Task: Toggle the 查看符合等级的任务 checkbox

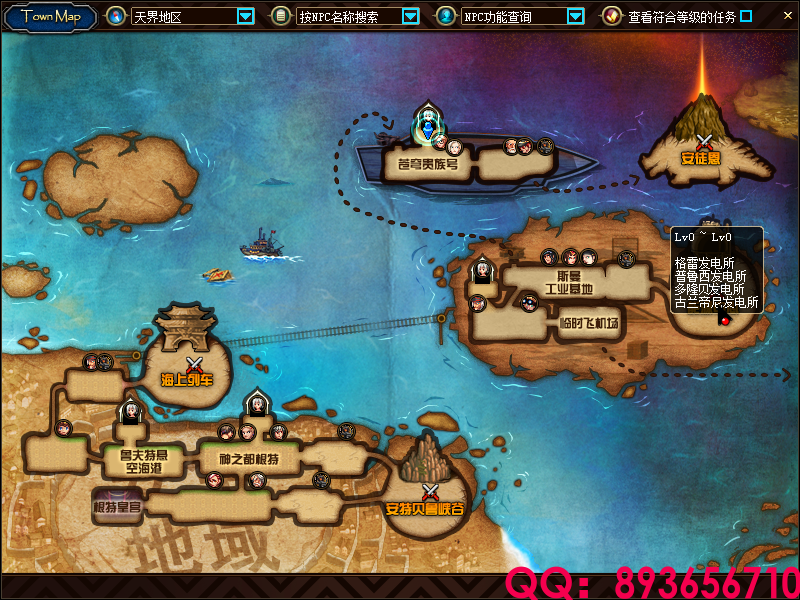Action: coord(745,16)
